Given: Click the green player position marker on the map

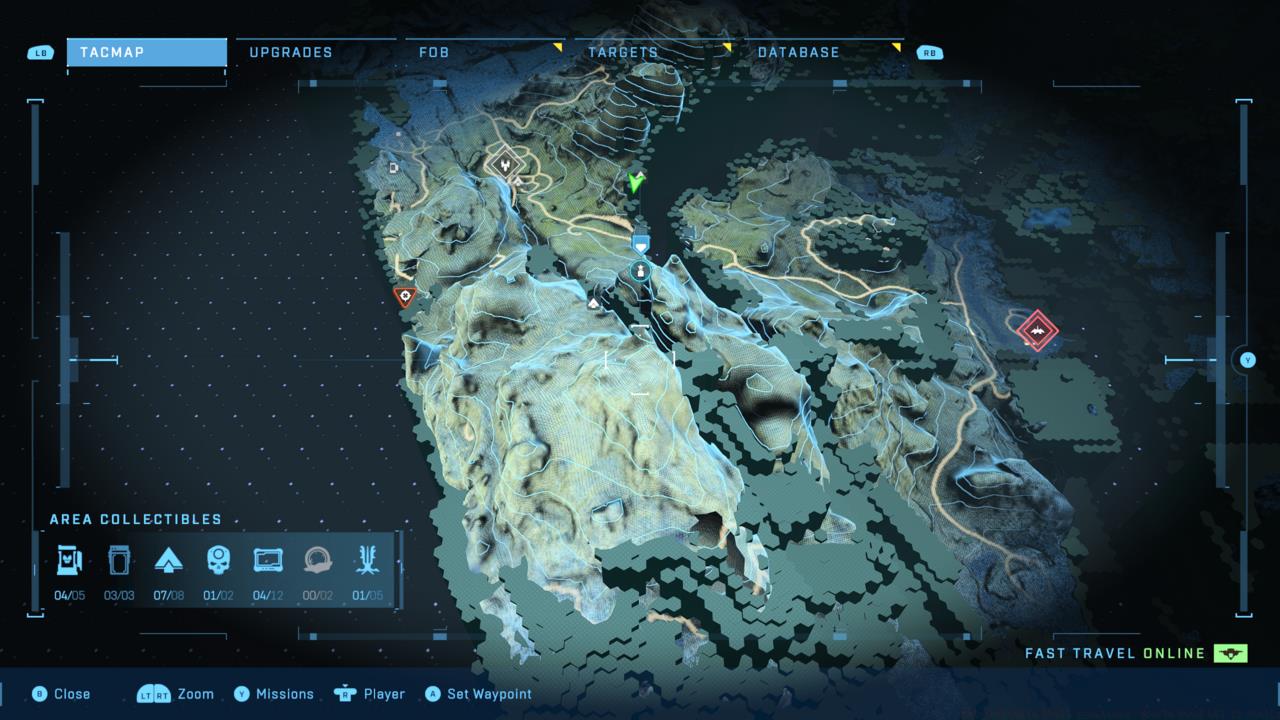Looking at the screenshot, I should (634, 183).
